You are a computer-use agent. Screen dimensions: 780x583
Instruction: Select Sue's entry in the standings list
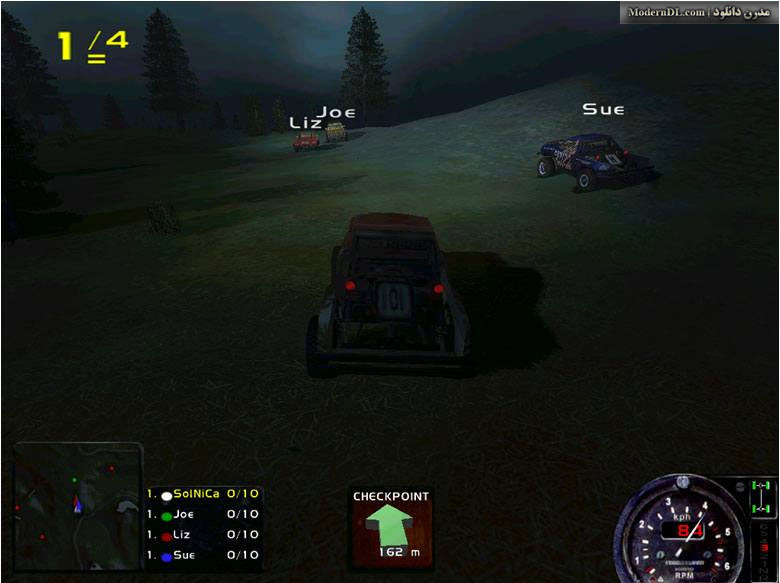pyautogui.click(x=203, y=555)
